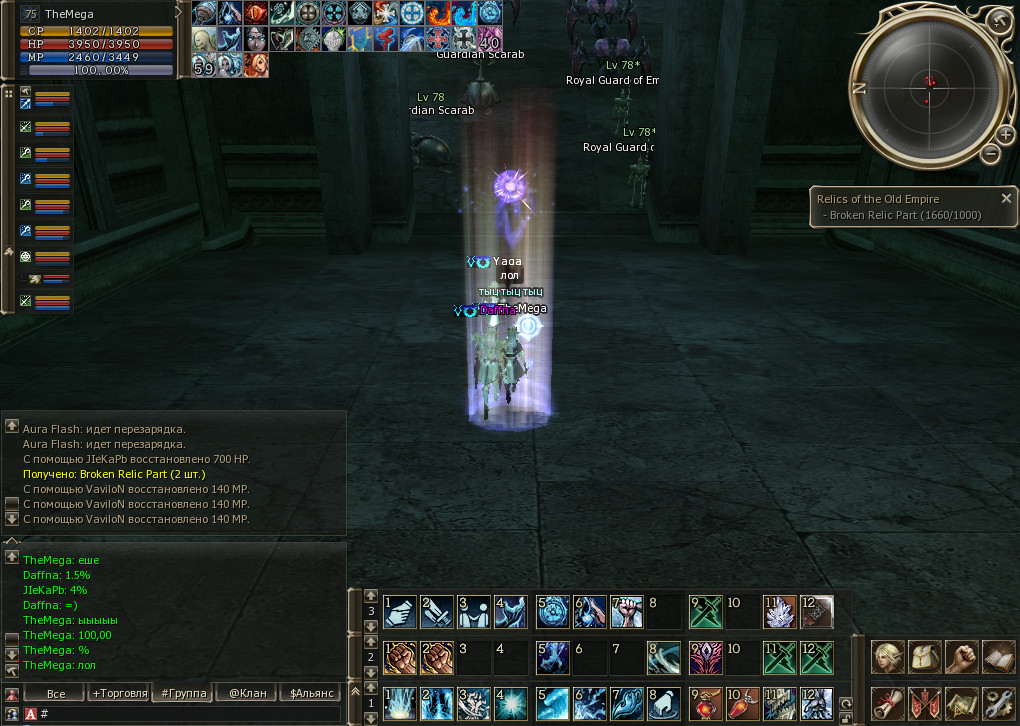Viewport: 1020px width, 726px height.
Task: Zoom in the radar with the plus button
Action: (1005, 134)
